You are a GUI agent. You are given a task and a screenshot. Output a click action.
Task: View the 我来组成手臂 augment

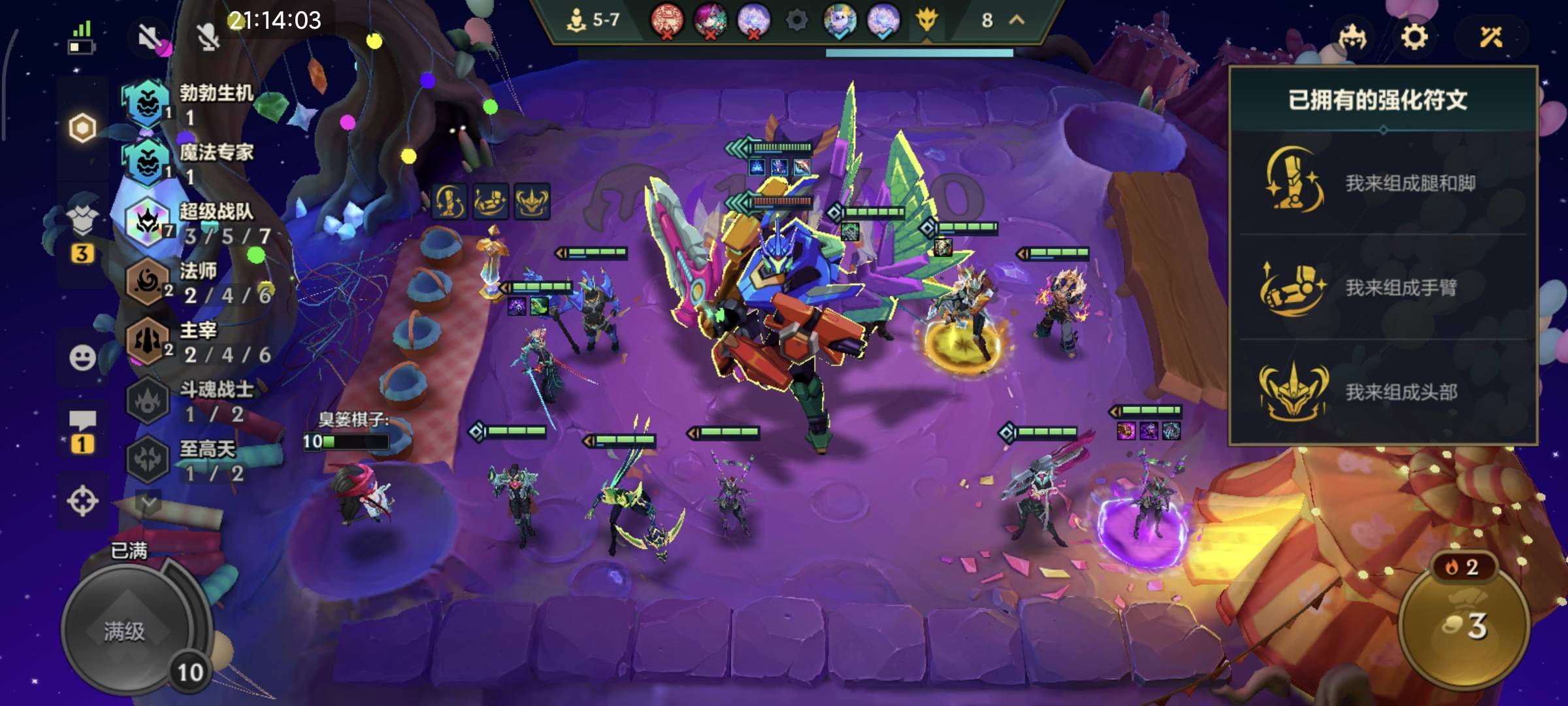[x=1382, y=287]
